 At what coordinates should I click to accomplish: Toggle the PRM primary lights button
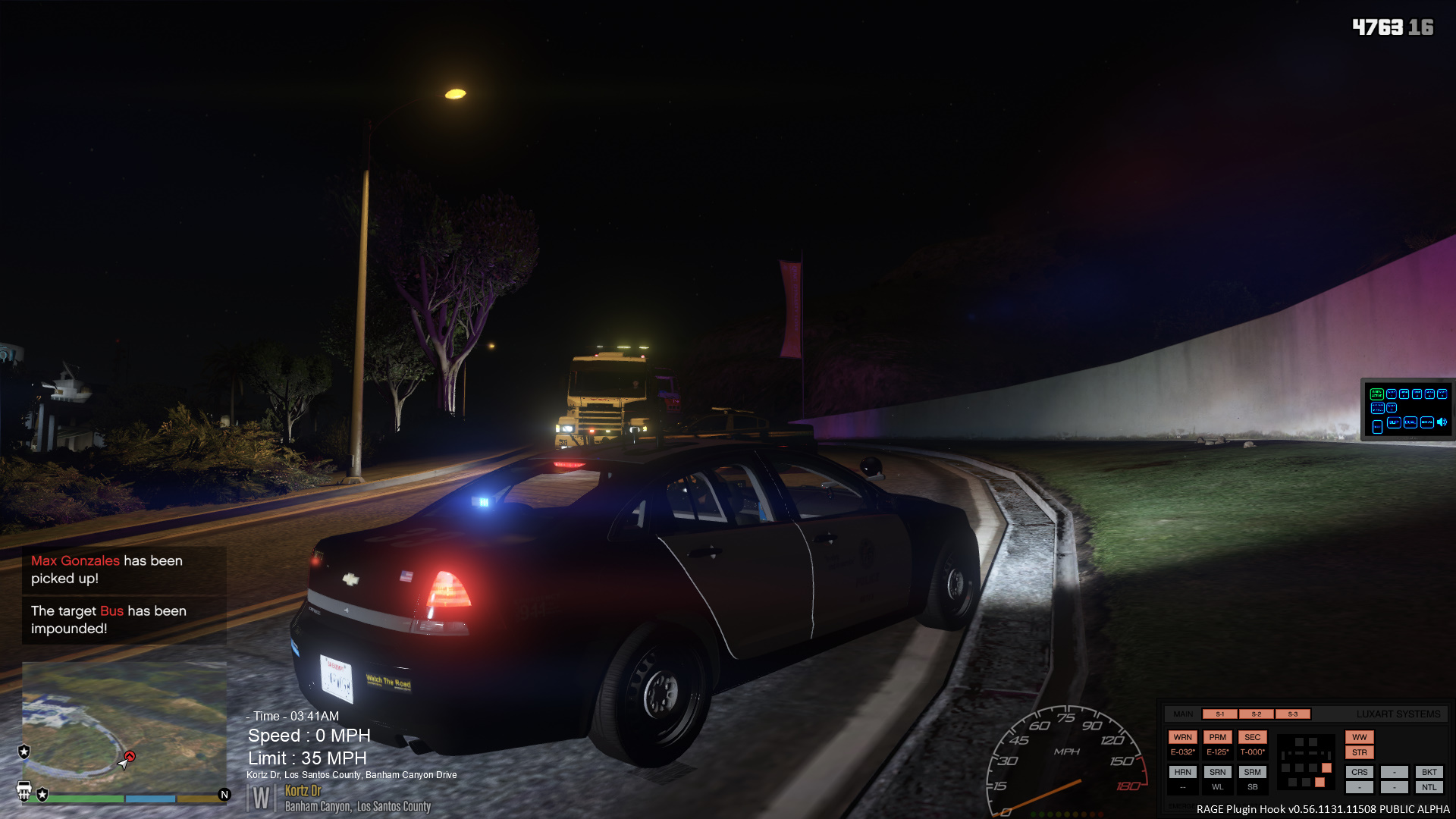pyautogui.click(x=1217, y=737)
